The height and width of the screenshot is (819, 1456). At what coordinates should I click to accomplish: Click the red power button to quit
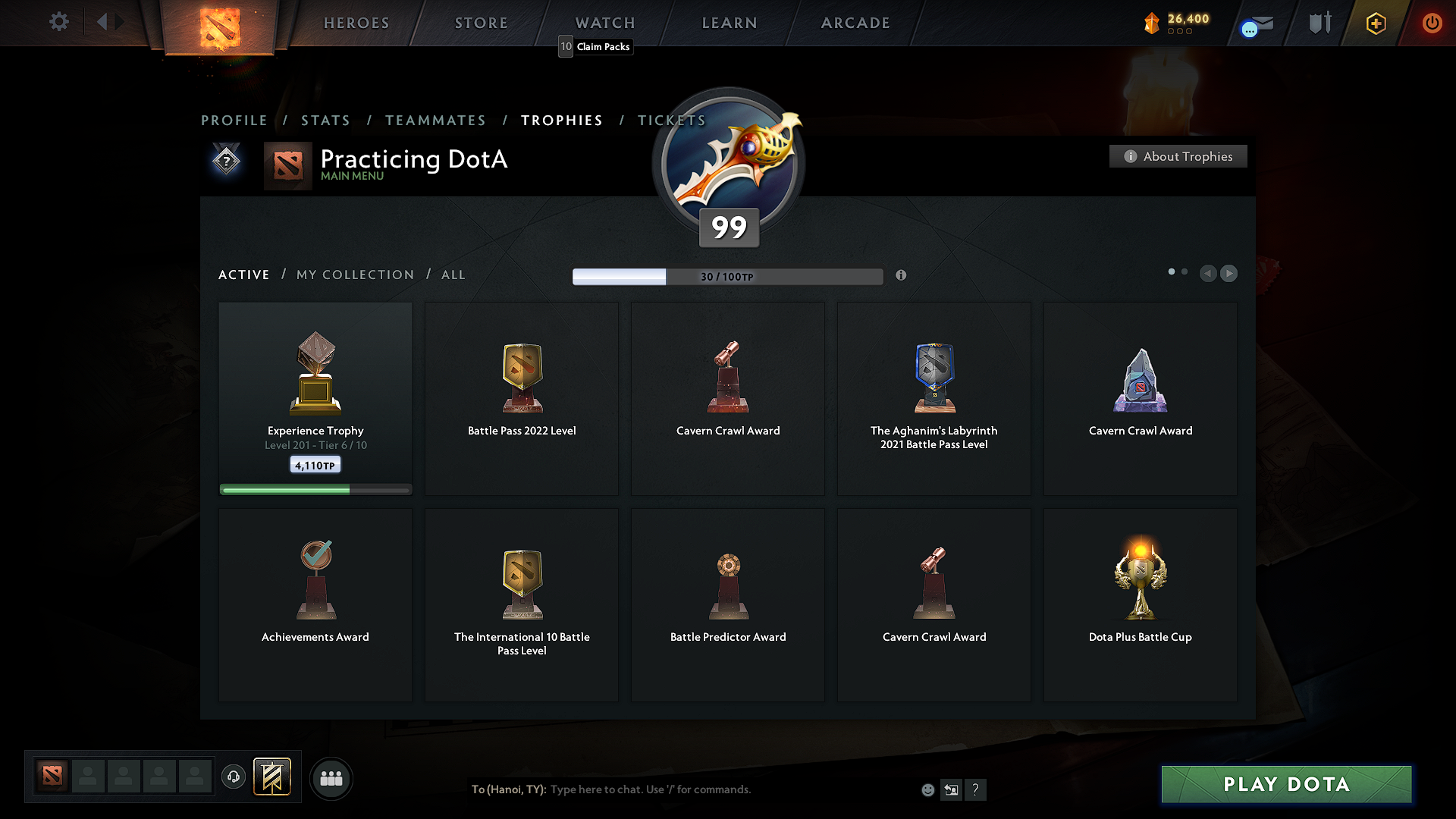[1432, 23]
